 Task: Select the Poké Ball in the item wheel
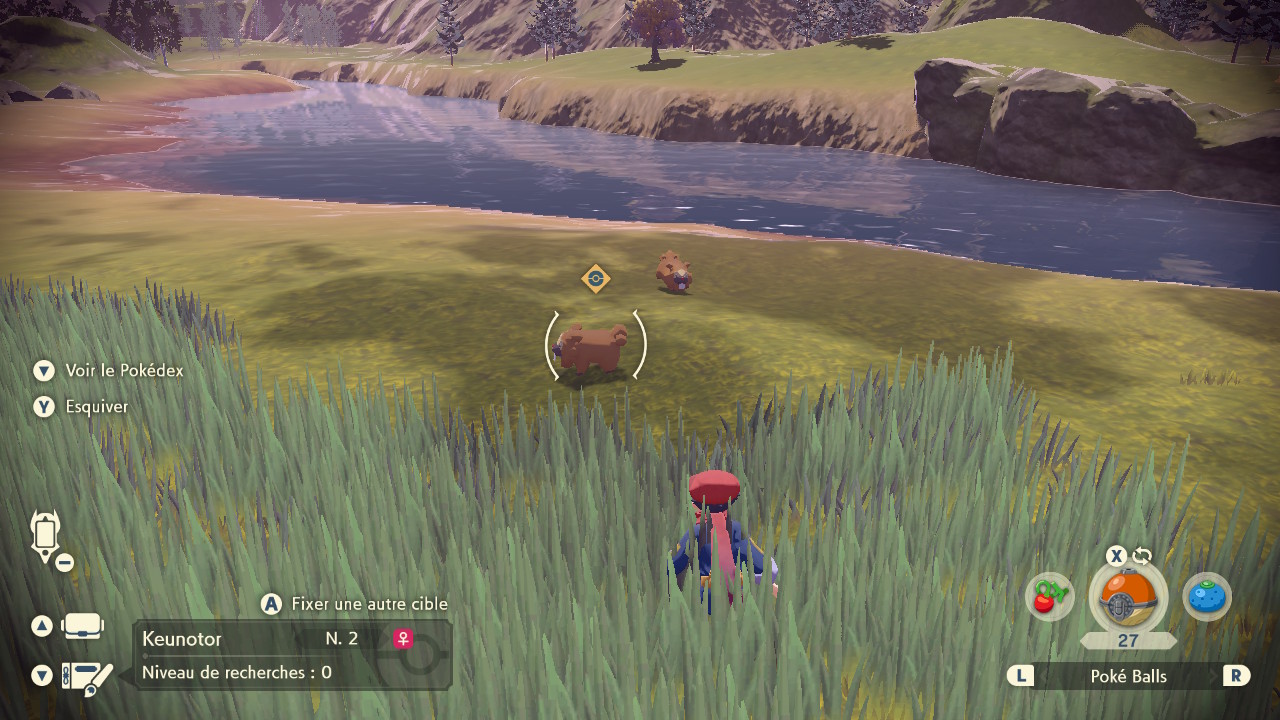tap(1127, 598)
